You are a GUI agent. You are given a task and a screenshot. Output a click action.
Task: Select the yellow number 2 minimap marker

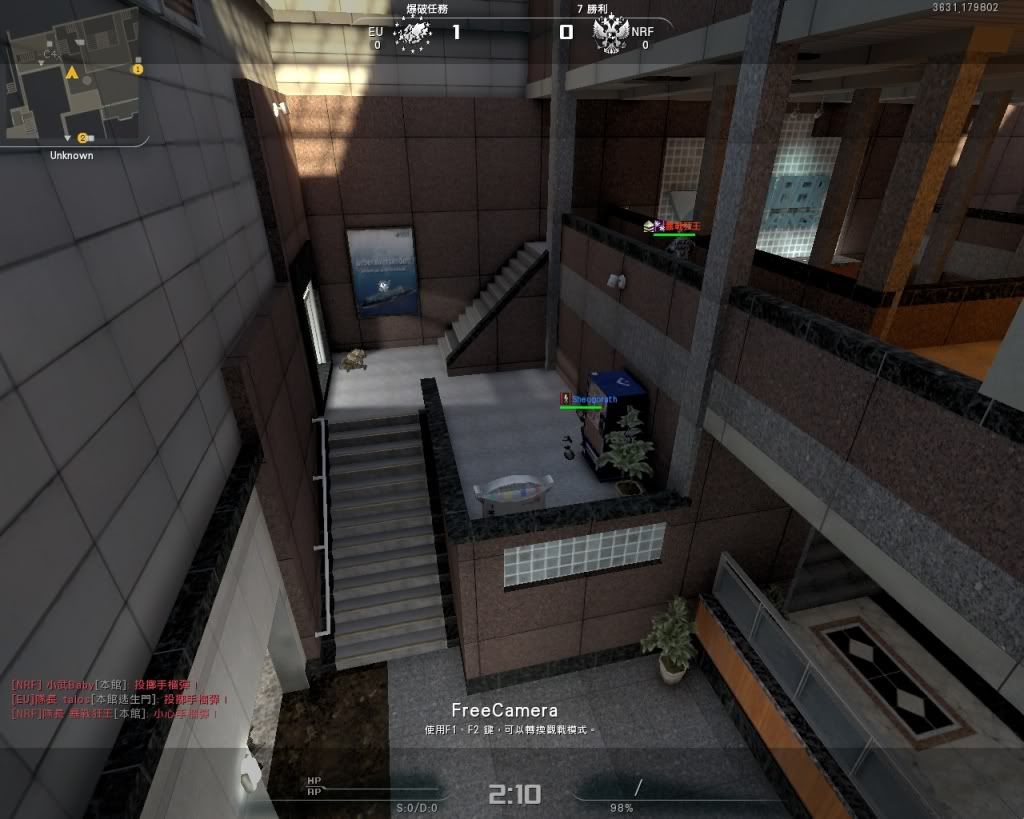click(83, 137)
